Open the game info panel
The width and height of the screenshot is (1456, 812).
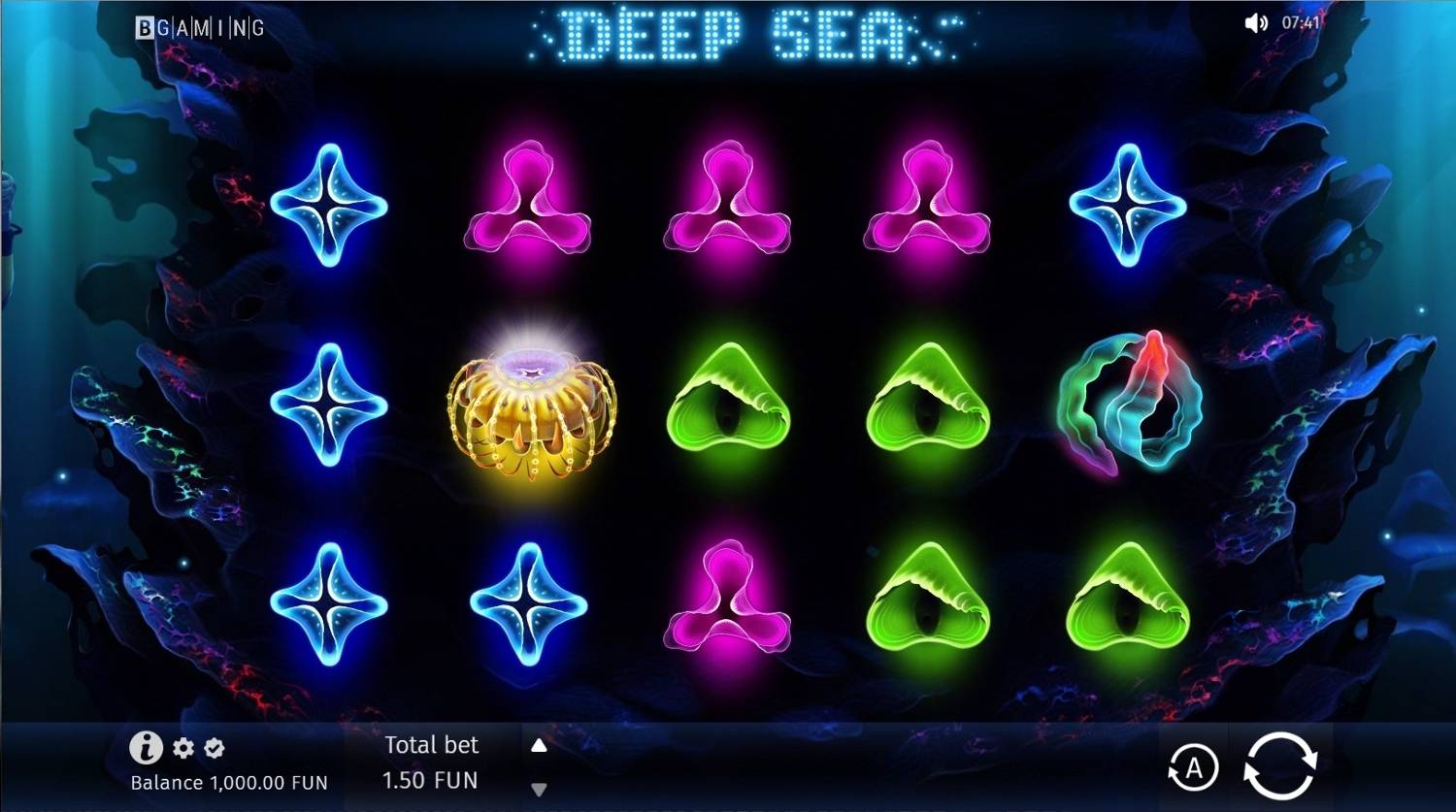pos(145,748)
